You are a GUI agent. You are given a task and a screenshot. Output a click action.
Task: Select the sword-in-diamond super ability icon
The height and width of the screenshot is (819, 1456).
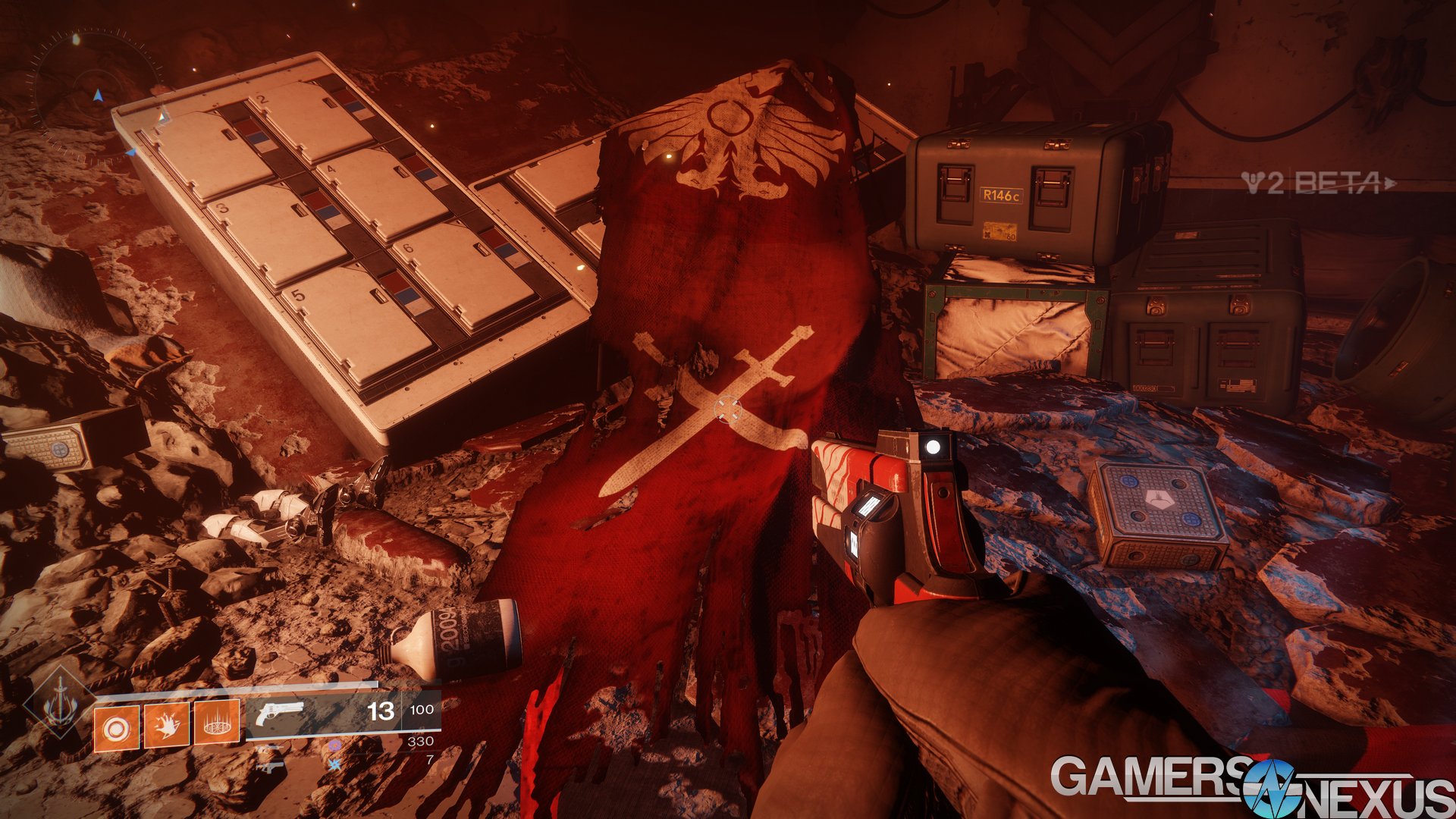[x=58, y=703]
